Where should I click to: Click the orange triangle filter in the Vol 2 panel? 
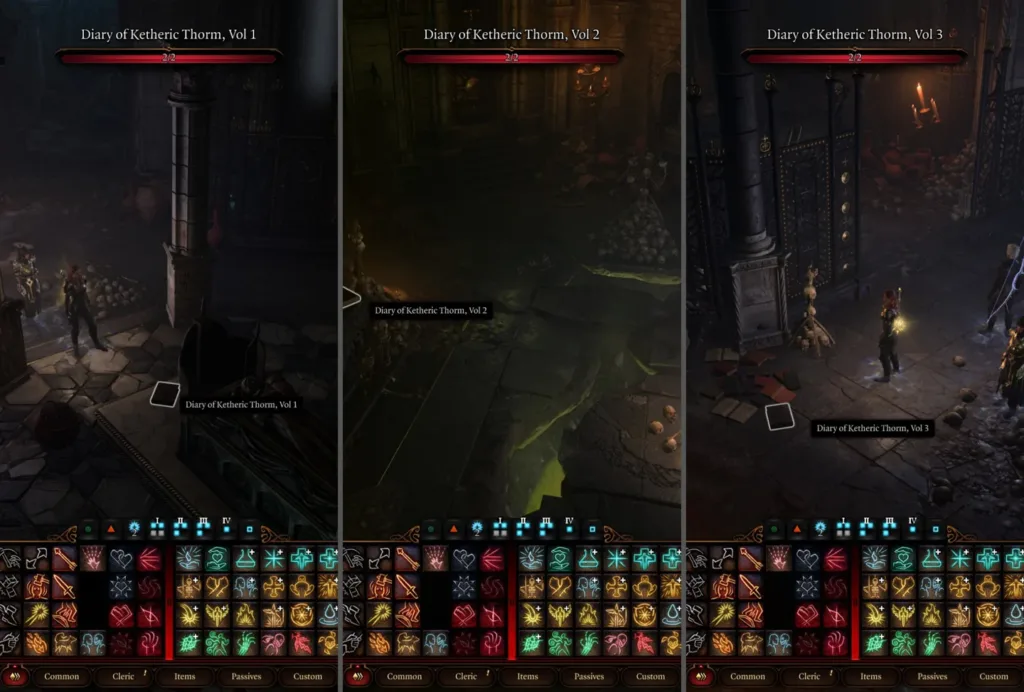coord(453,527)
